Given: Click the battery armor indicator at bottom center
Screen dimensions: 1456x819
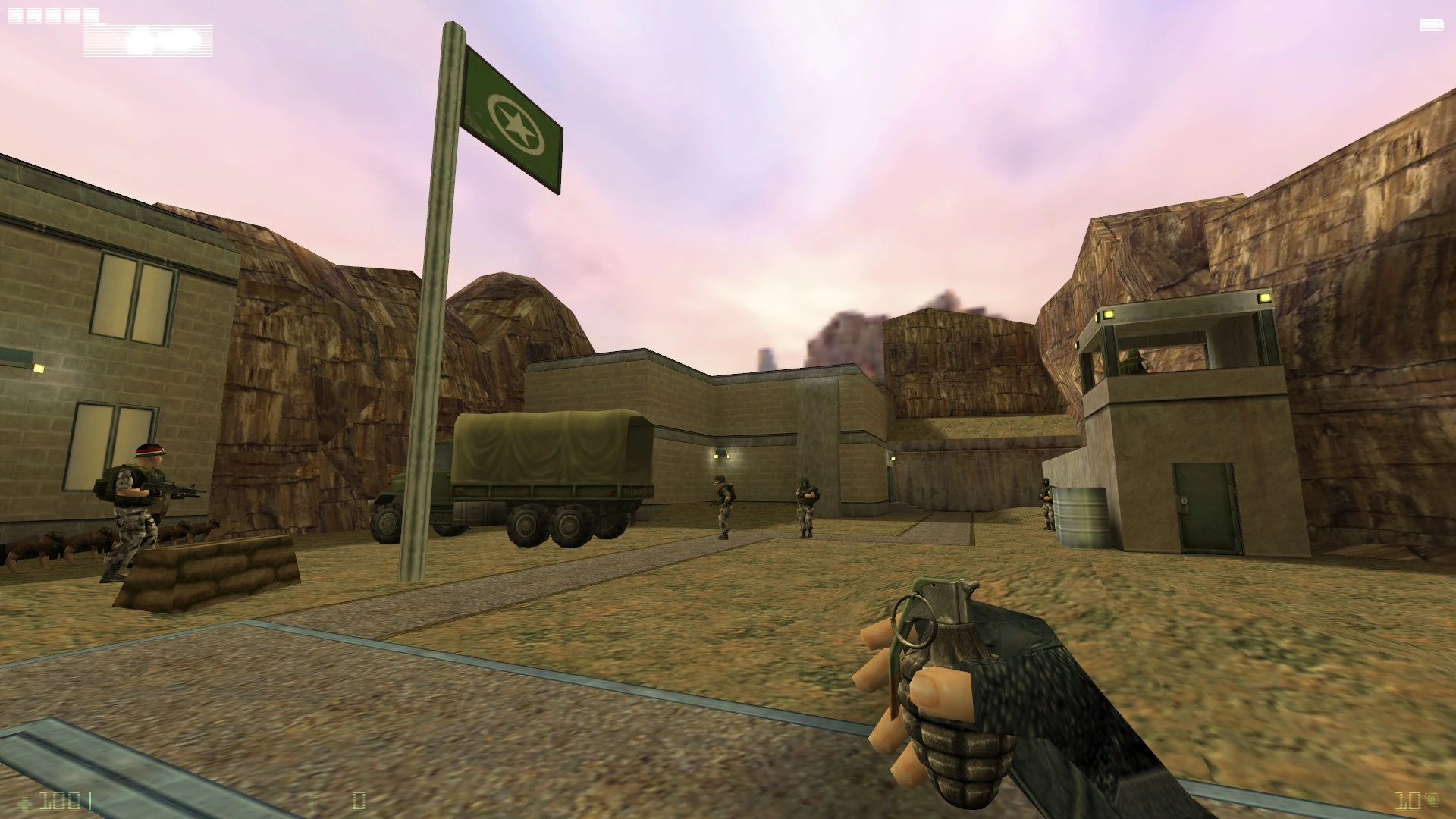Looking at the screenshot, I should [311, 800].
